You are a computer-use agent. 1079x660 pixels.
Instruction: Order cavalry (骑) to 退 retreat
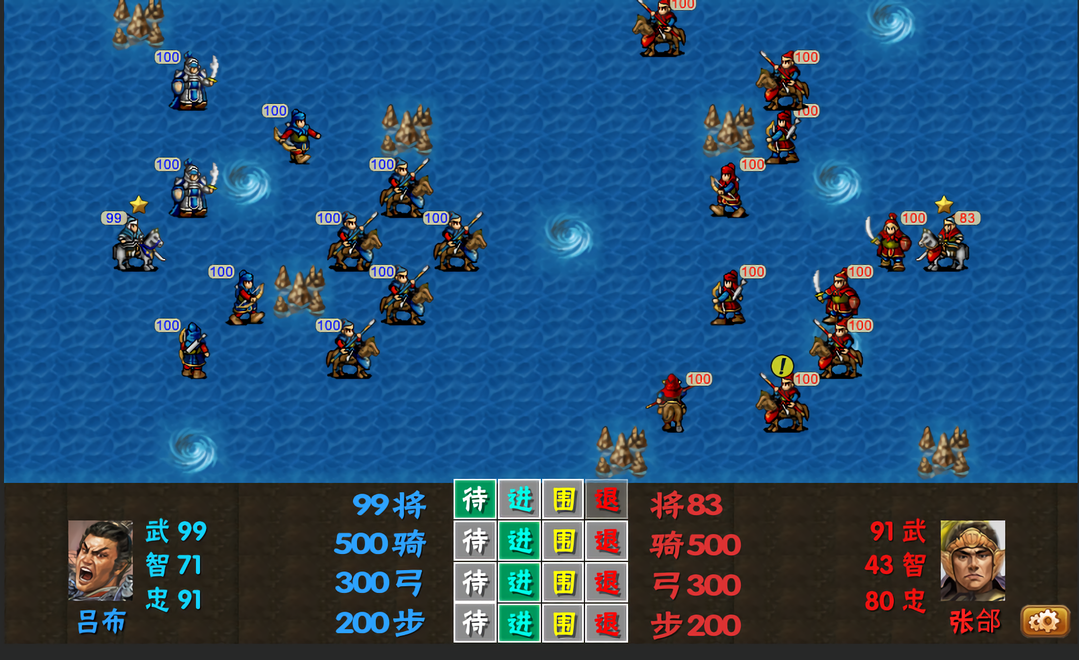[x=606, y=541]
